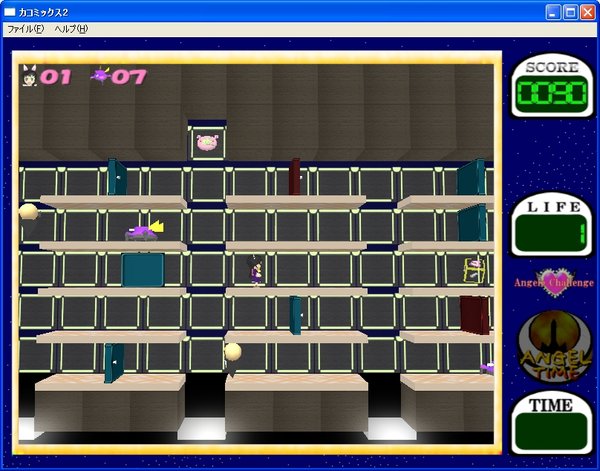Open the ファイル(F) menu
This screenshot has height=471, width=600.
(x=25, y=29)
